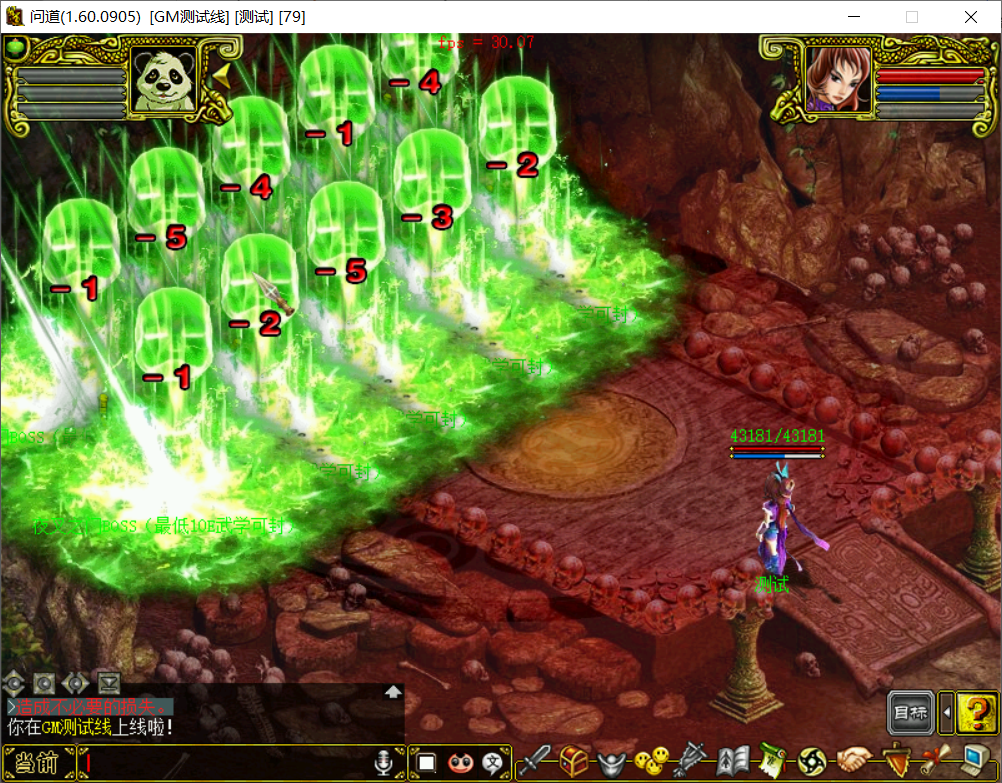
Task: Expand the chat log with the up arrow
Action: click(393, 691)
